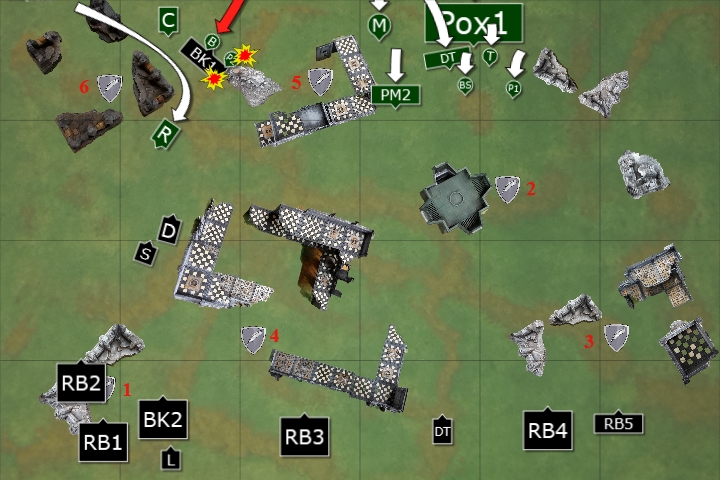
Task: Select objective 4's shield marker
Action: [253, 338]
